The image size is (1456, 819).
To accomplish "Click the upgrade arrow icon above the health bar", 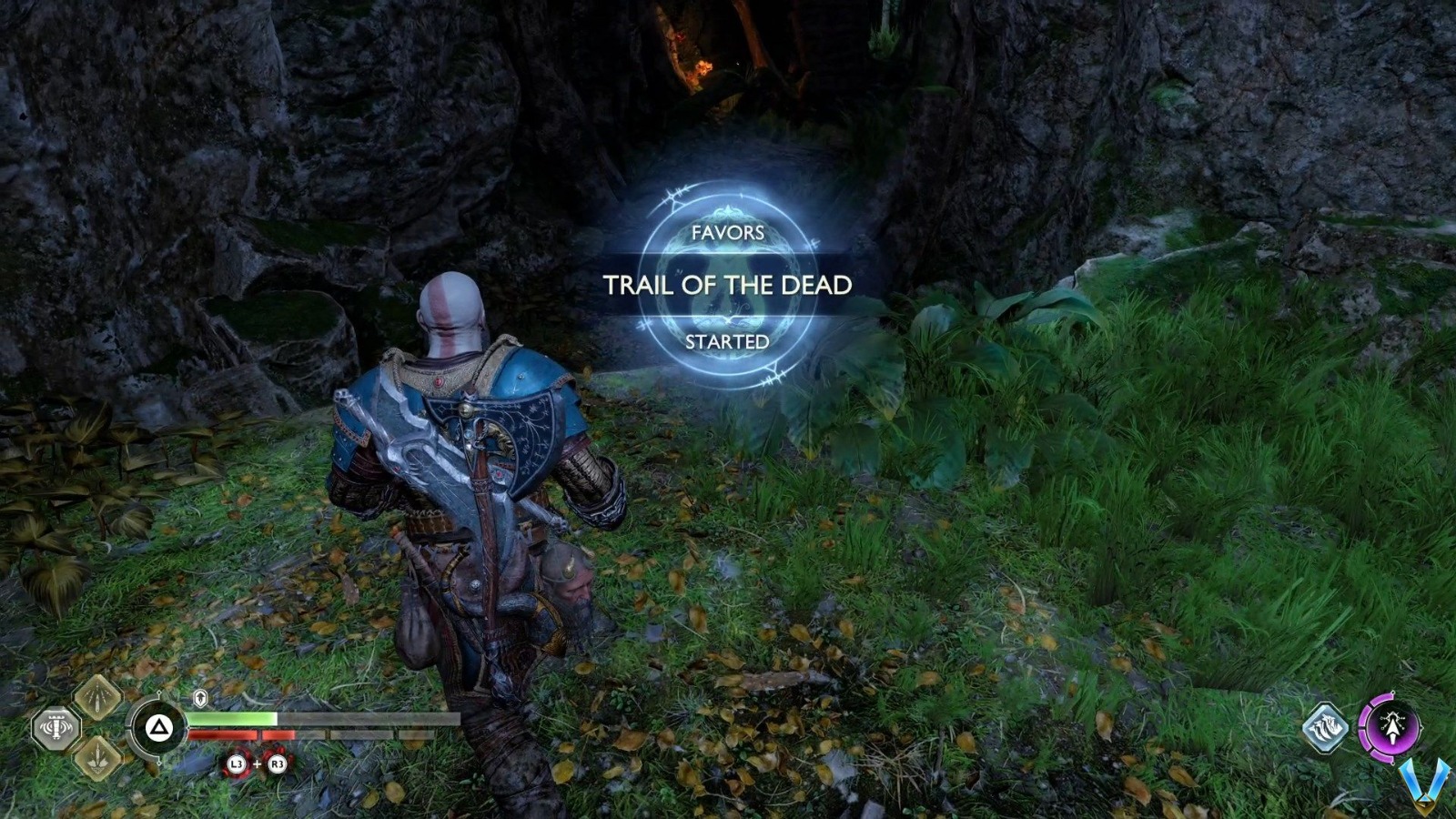I will tap(199, 697).
